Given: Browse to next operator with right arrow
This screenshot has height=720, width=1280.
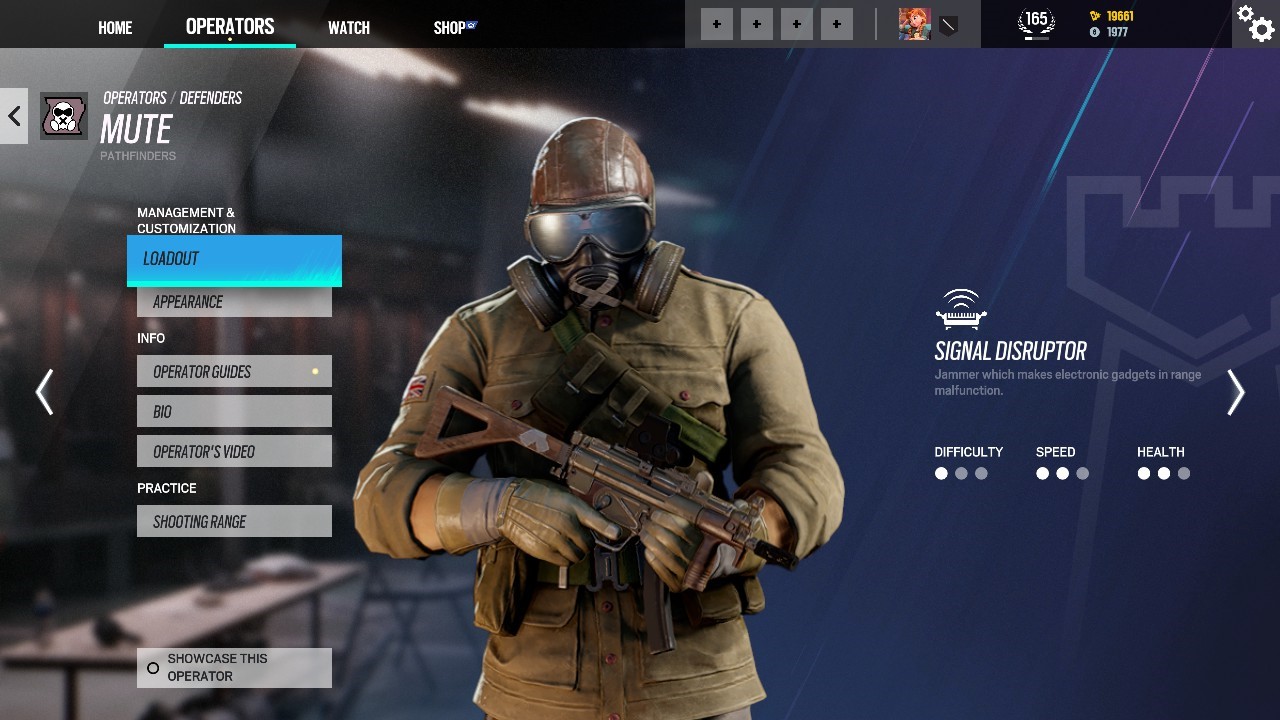Looking at the screenshot, I should point(1234,392).
